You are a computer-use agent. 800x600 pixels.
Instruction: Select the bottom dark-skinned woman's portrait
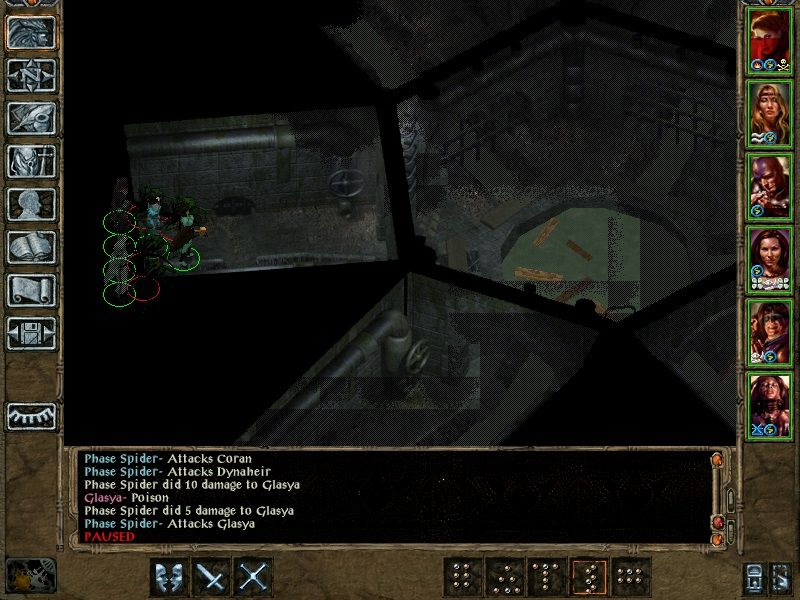(x=769, y=404)
